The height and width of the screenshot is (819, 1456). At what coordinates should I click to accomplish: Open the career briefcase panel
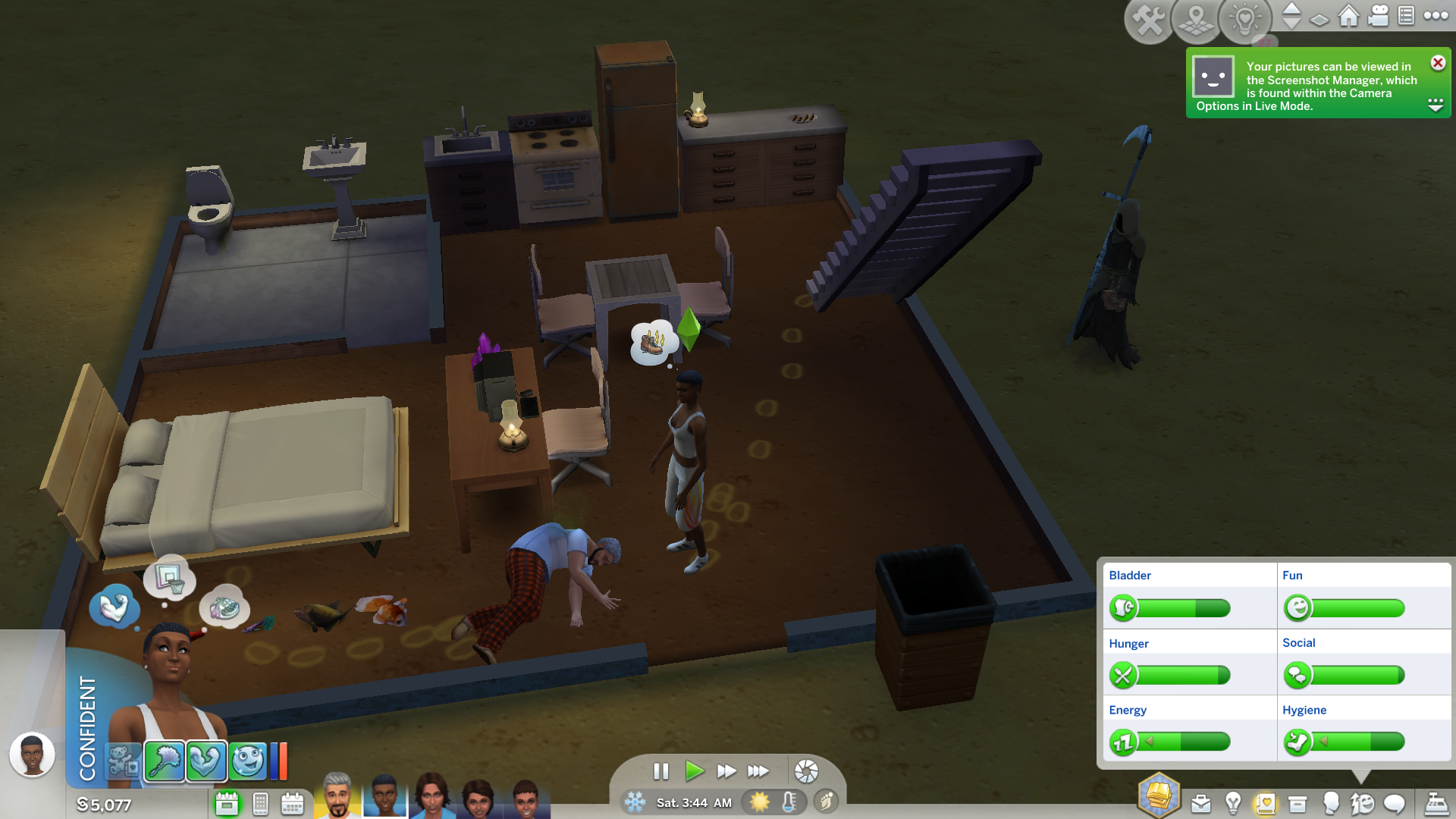1200,803
